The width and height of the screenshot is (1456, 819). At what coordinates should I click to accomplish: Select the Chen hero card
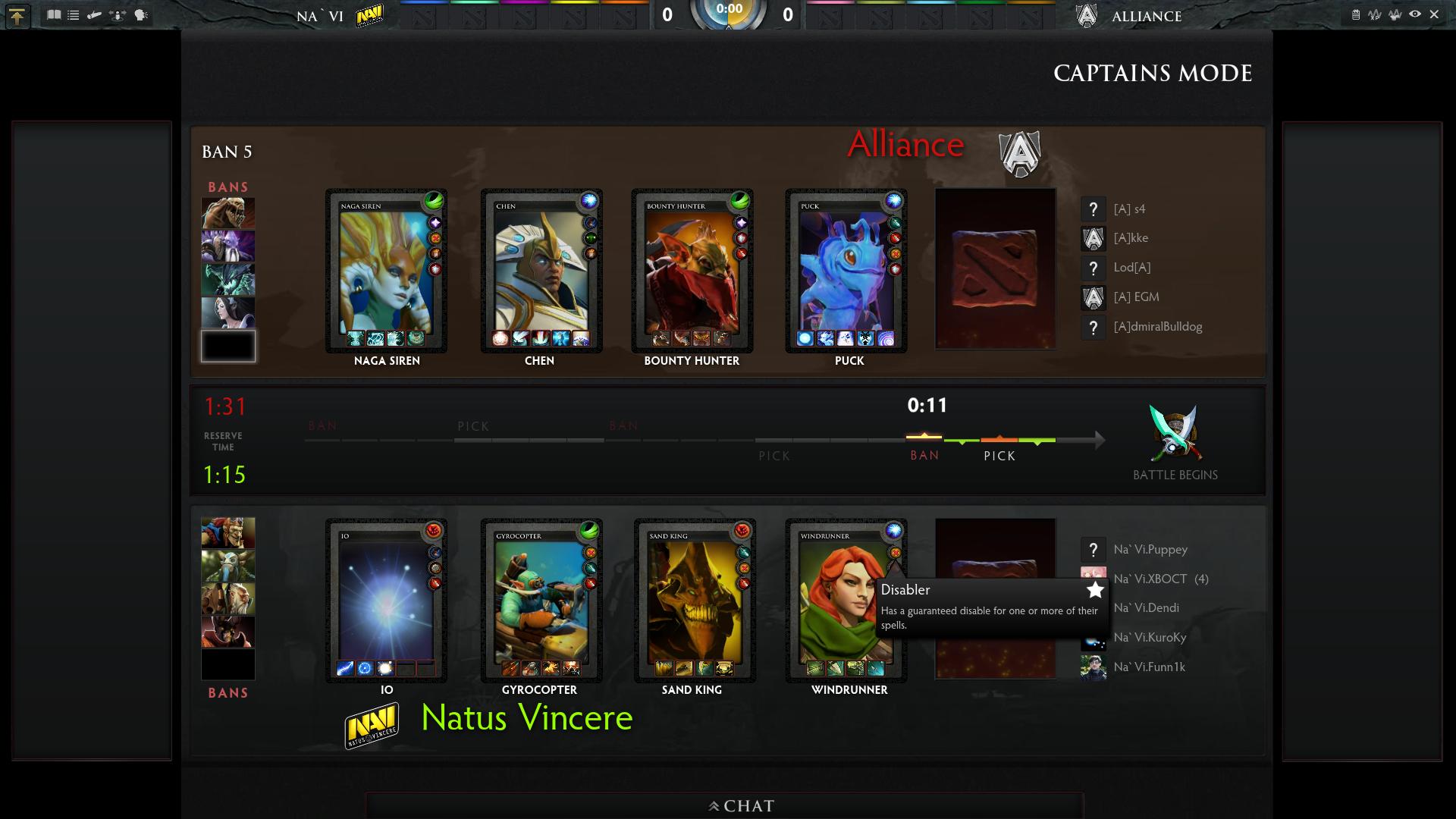tap(541, 271)
